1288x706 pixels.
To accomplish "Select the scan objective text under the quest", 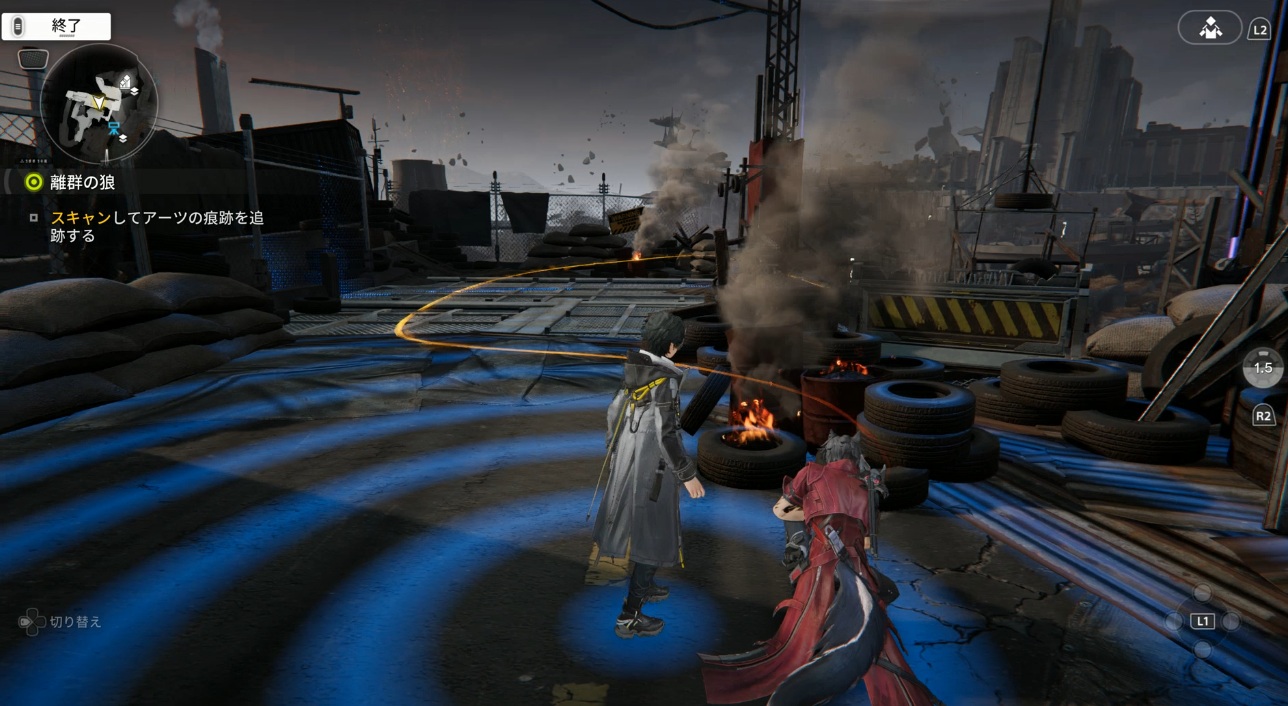I will (x=157, y=226).
